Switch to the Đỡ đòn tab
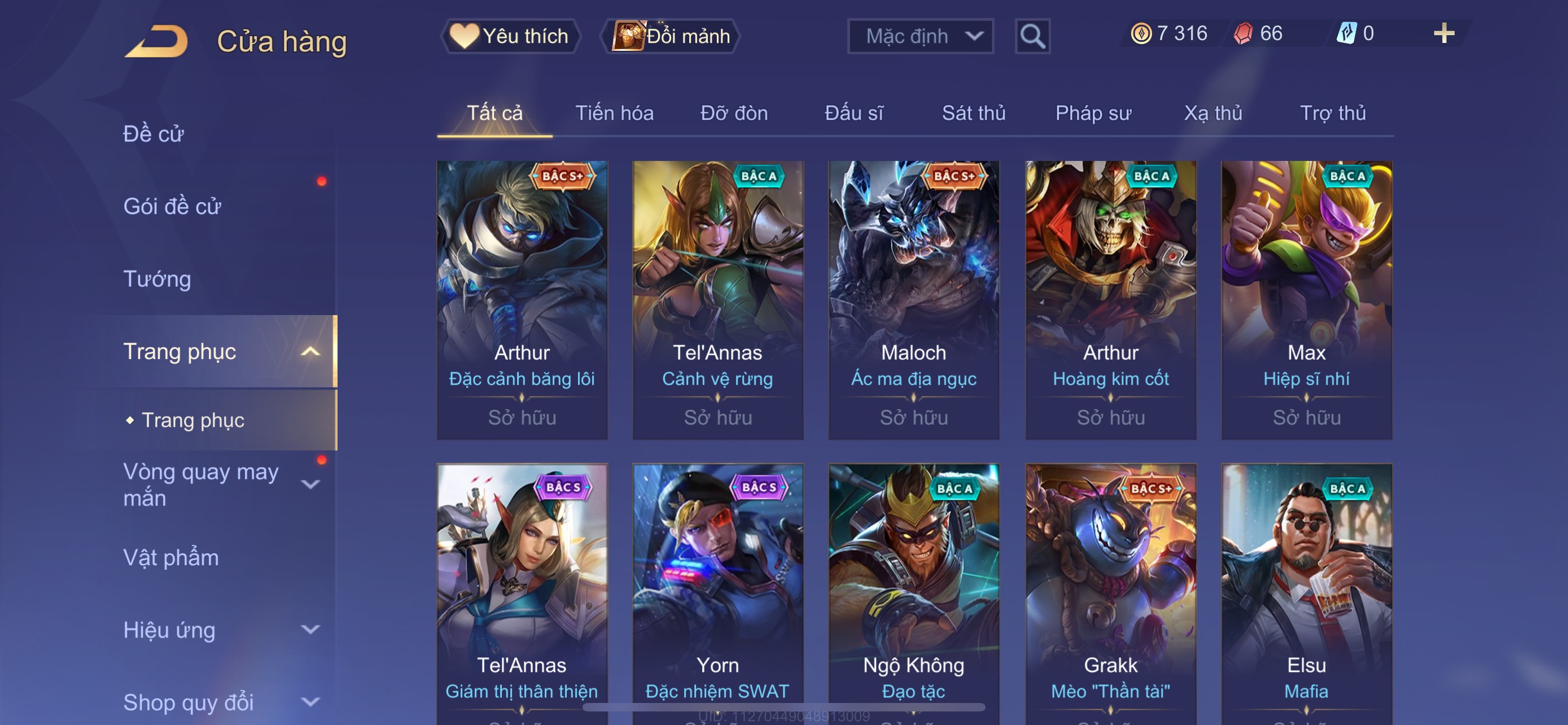This screenshot has height=725, width=1568. pos(733,113)
